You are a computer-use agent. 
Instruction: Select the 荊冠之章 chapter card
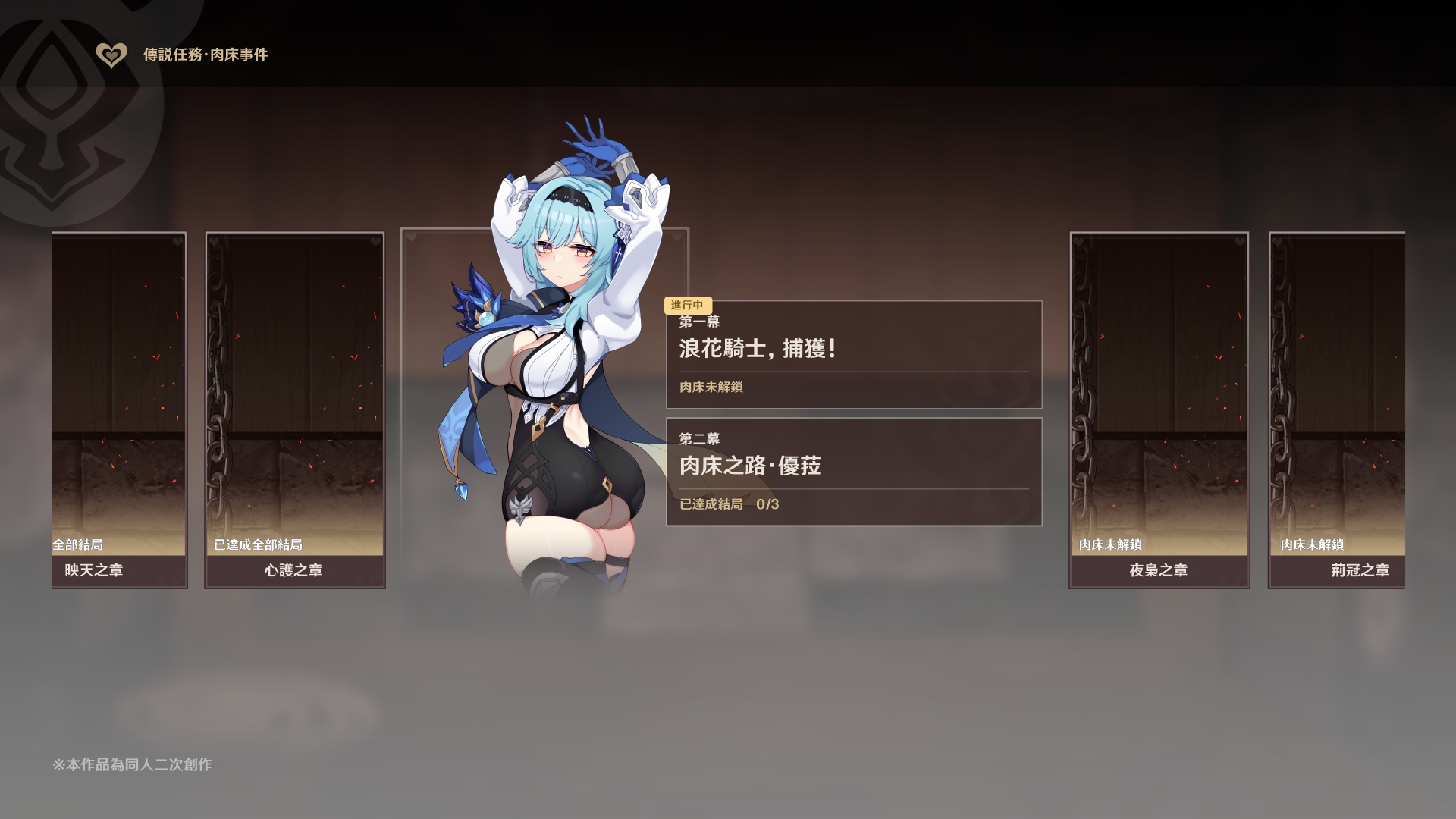[x=1337, y=409]
